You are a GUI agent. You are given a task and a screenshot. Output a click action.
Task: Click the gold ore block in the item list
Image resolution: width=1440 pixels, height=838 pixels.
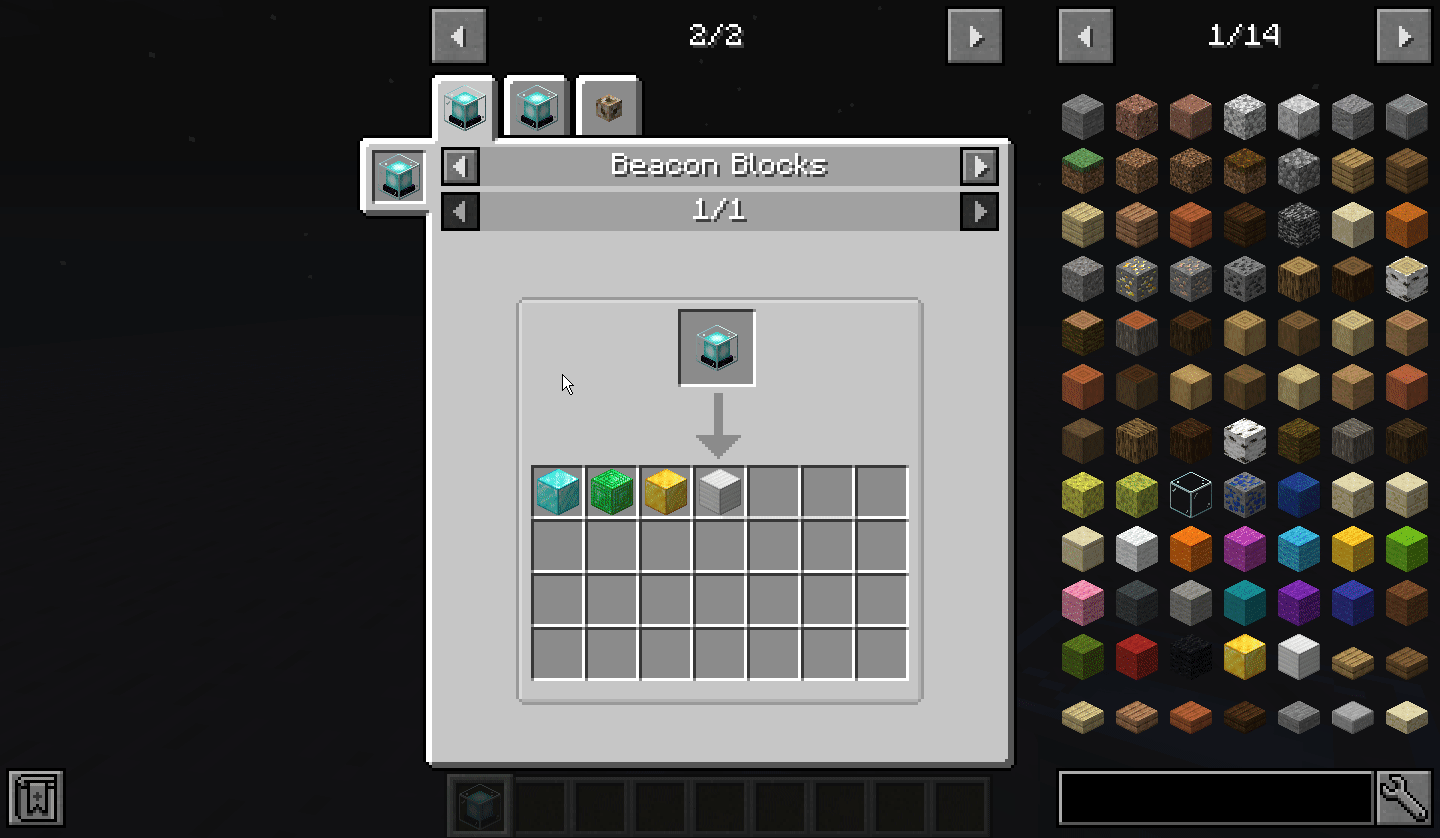[x=1136, y=278]
